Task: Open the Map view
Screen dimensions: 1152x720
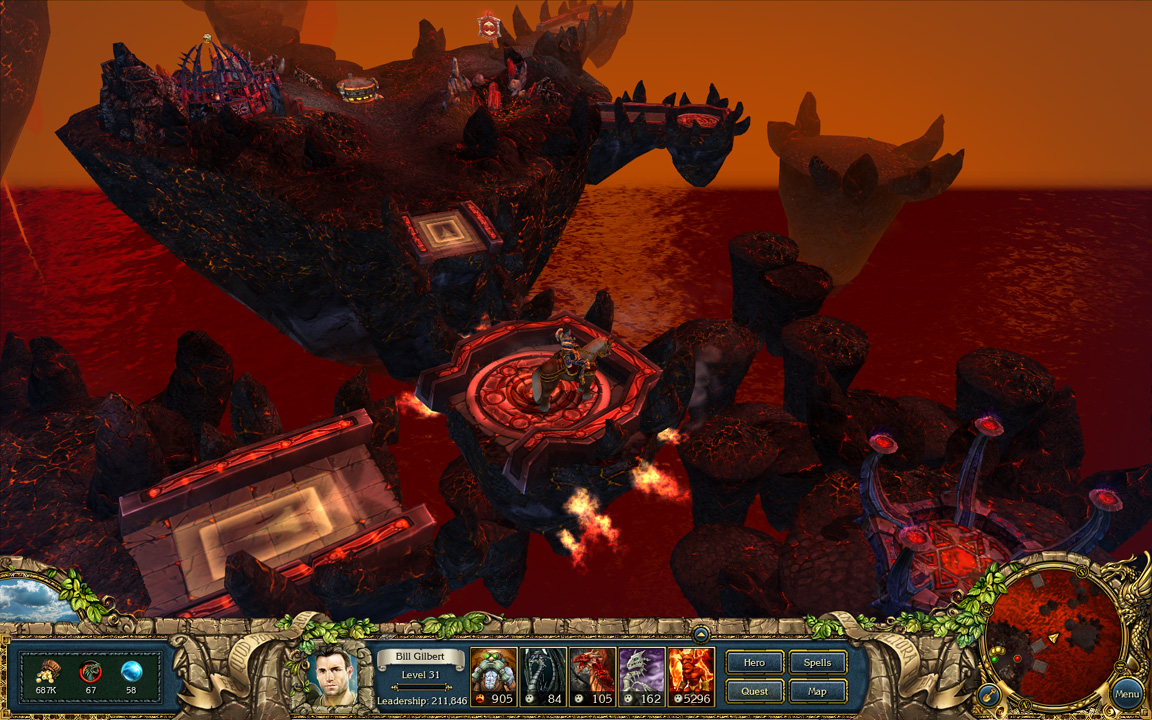Action: [x=817, y=691]
